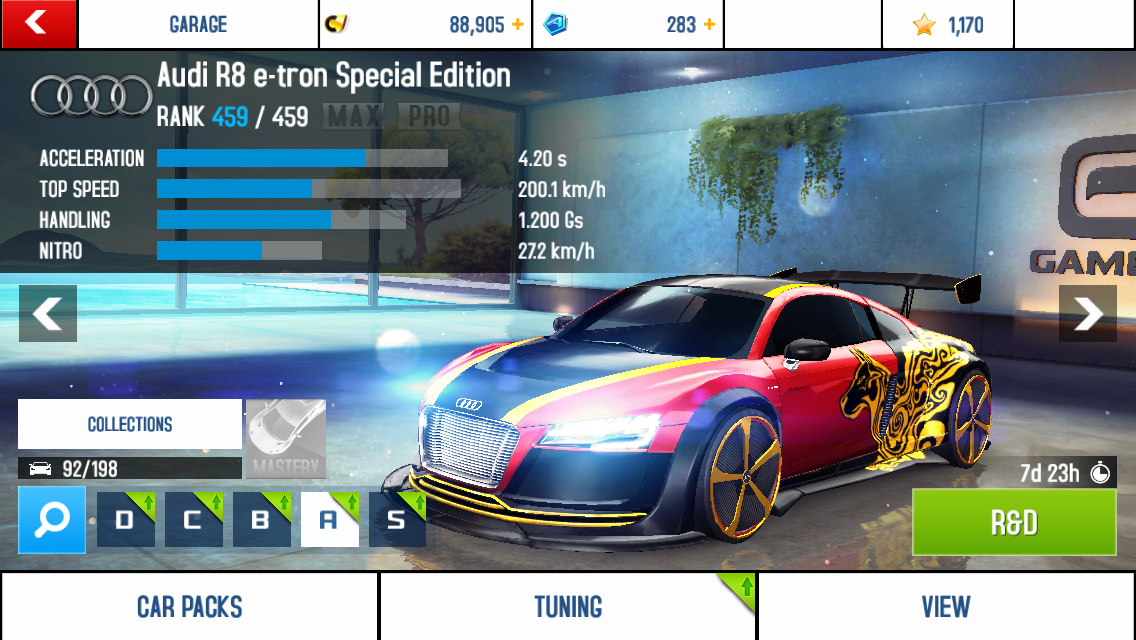This screenshot has width=1136, height=640.
Task: Switch to the next car
Action: point(1087,314)
